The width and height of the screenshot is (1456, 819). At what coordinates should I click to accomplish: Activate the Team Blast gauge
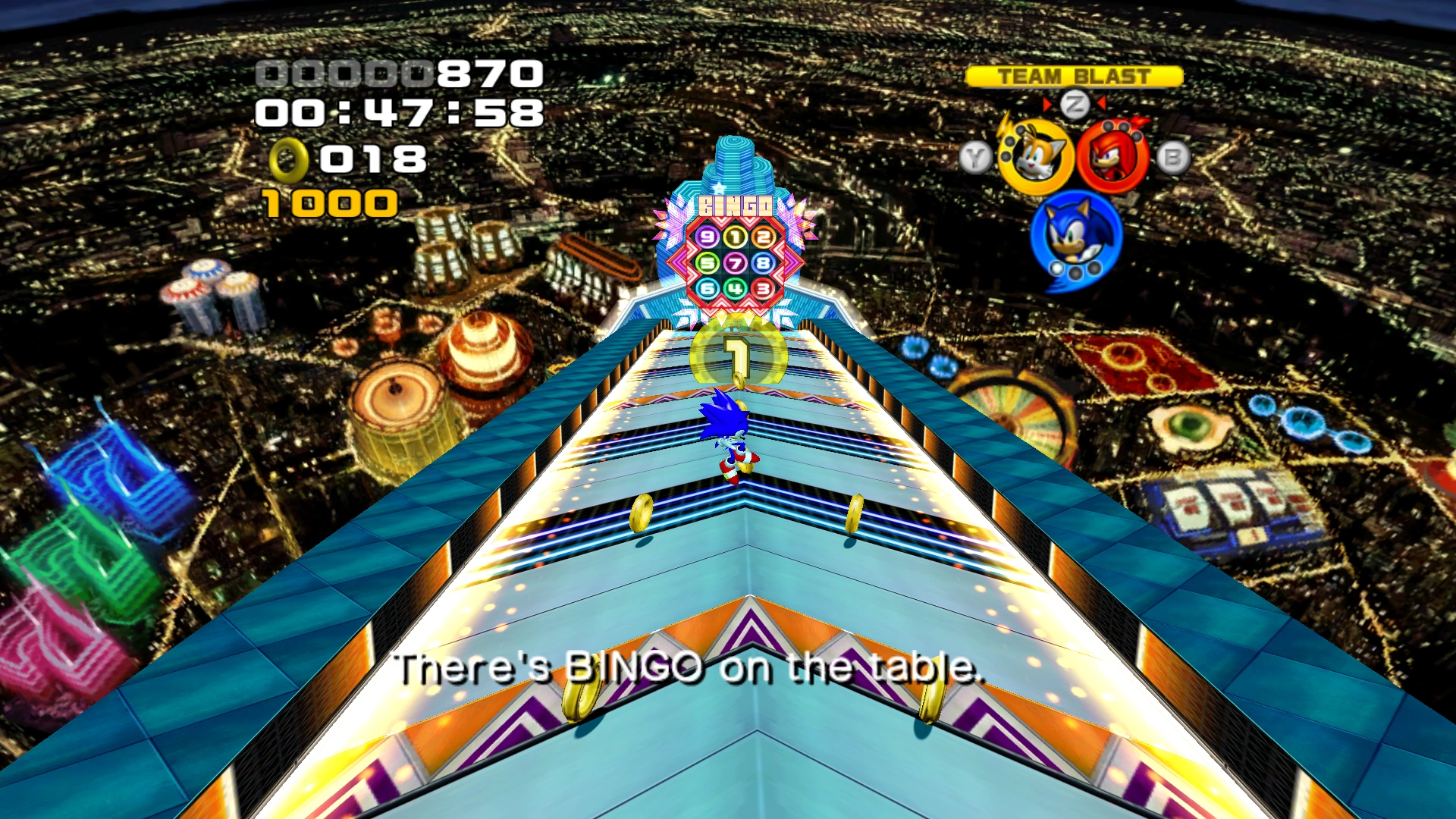click(1074, 77)
